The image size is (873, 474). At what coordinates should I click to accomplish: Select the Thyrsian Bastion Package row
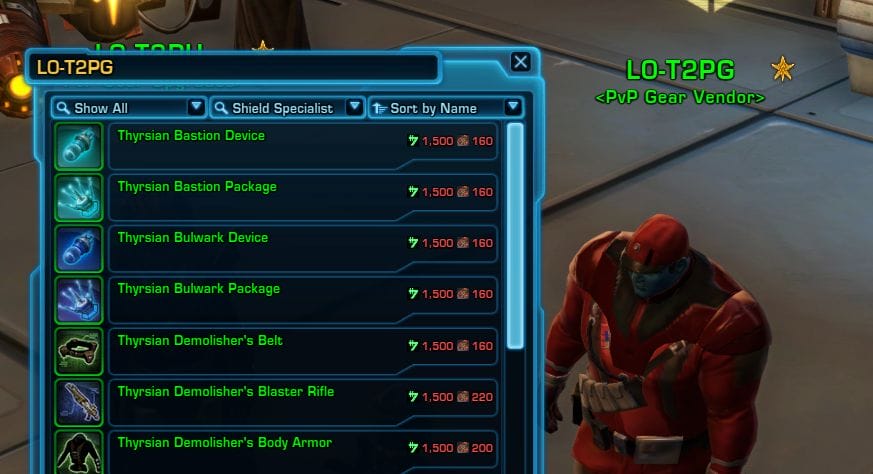[x=301, y=197]
